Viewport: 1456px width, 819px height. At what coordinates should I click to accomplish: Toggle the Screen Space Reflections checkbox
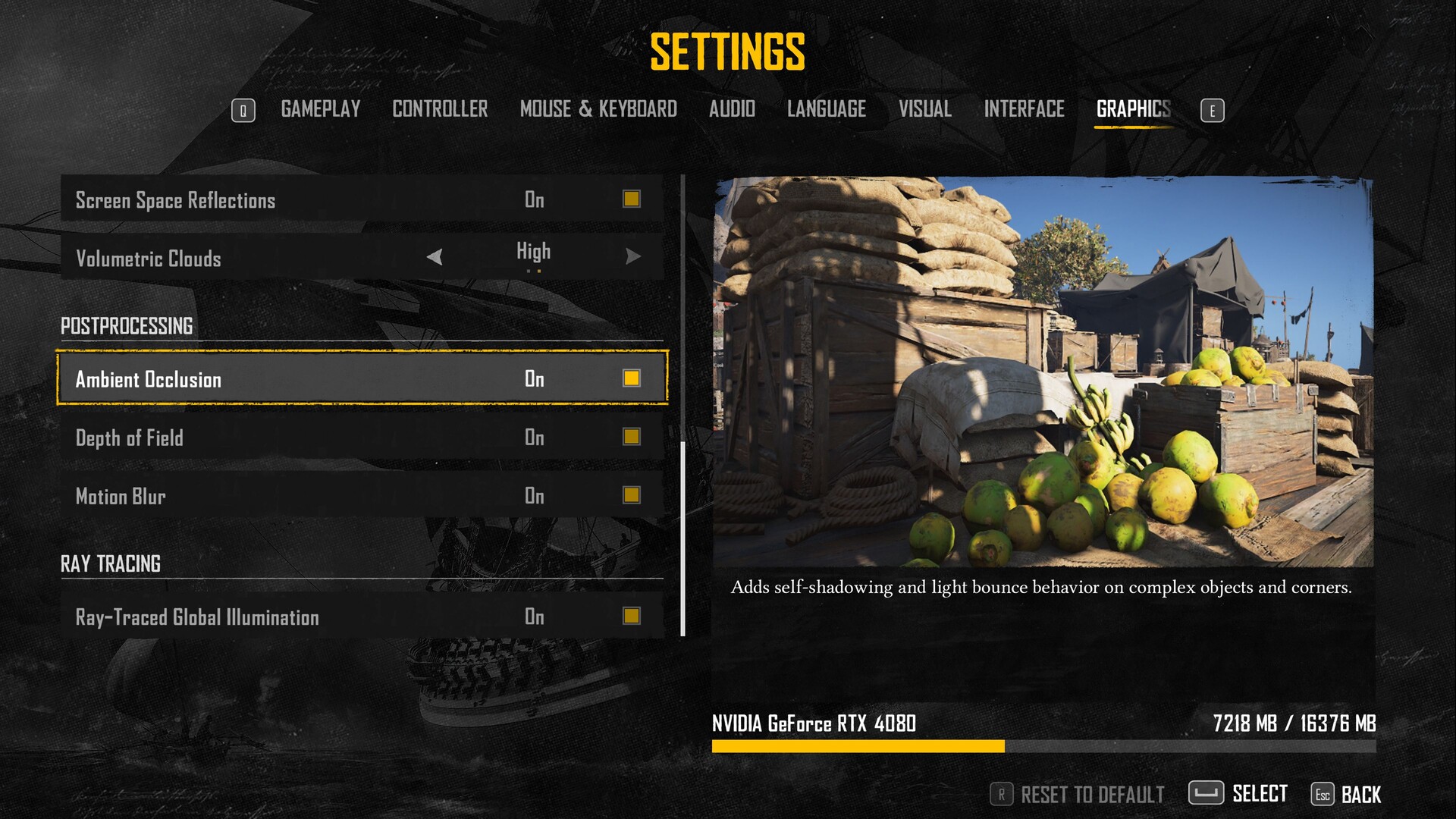tap(631, 199)
